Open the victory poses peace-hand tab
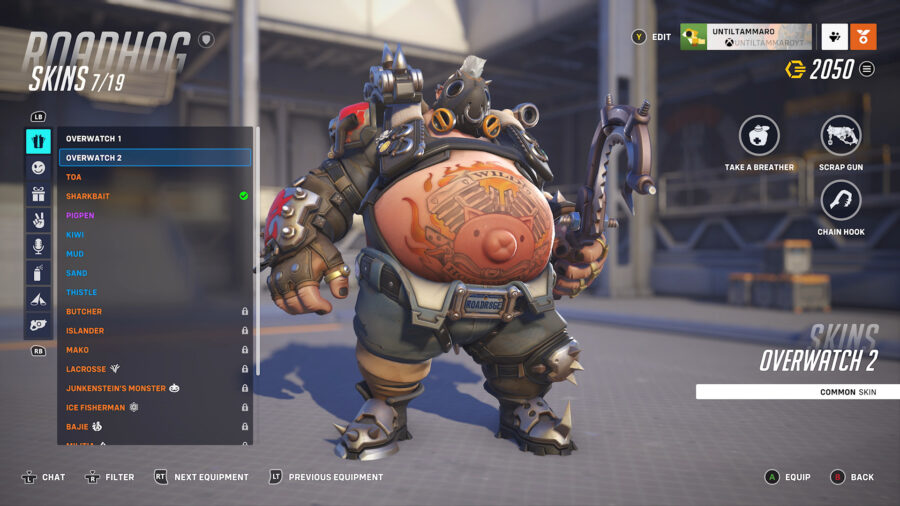Viewport: 900px width, 506px height. tap(38, 220)
